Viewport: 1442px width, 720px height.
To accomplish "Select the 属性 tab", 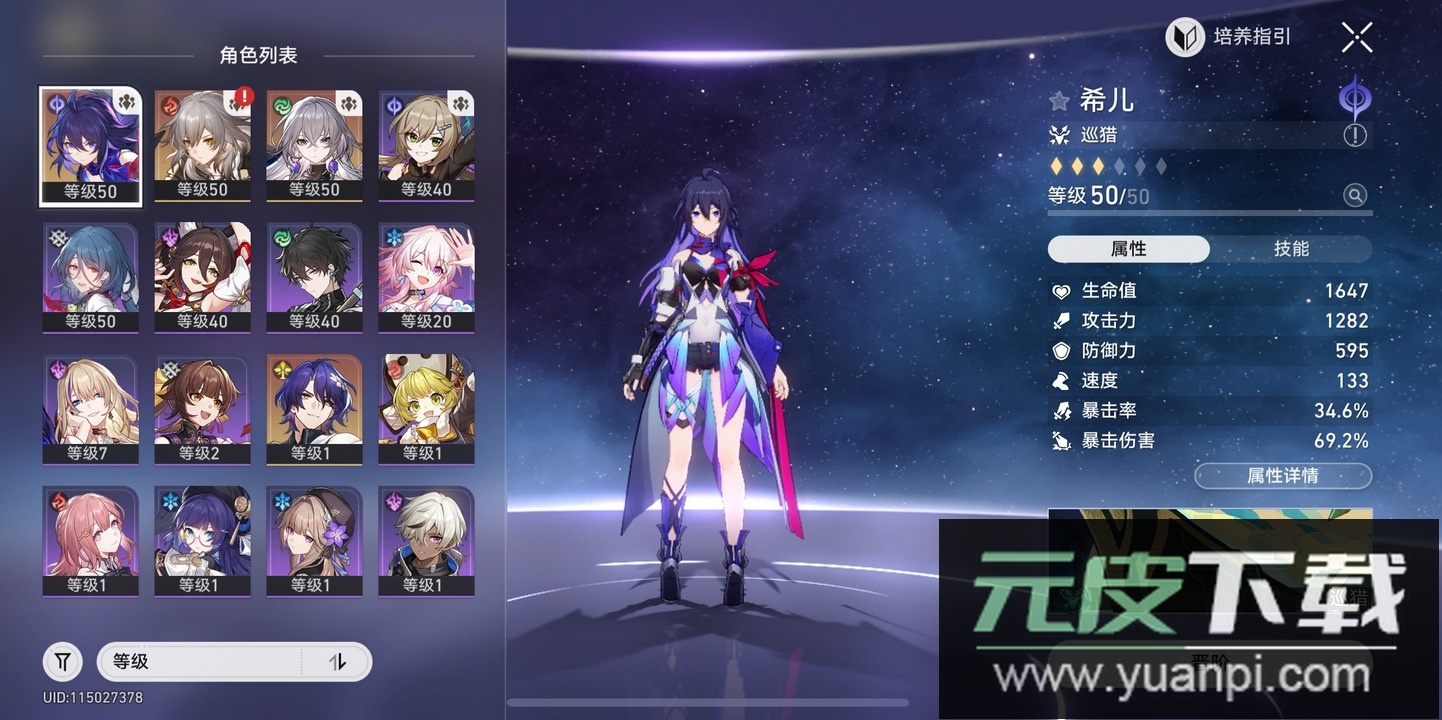I will (1128, 249).
